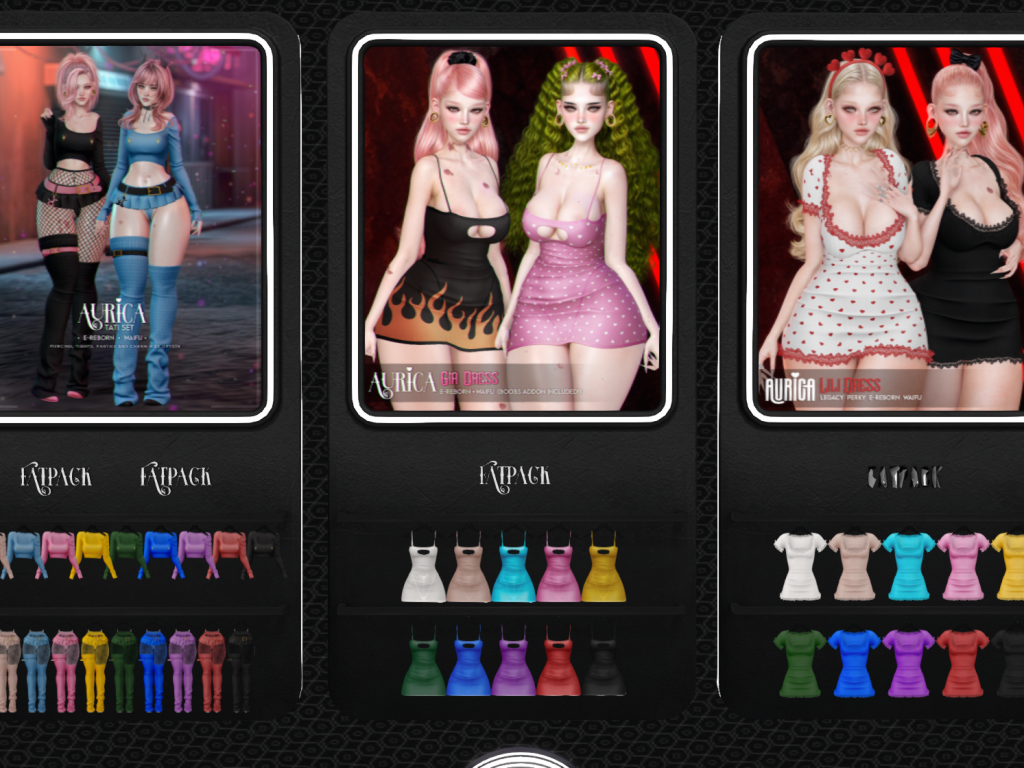
Task: Select the yellow Gia Dress
Action: tap(604, 569)
